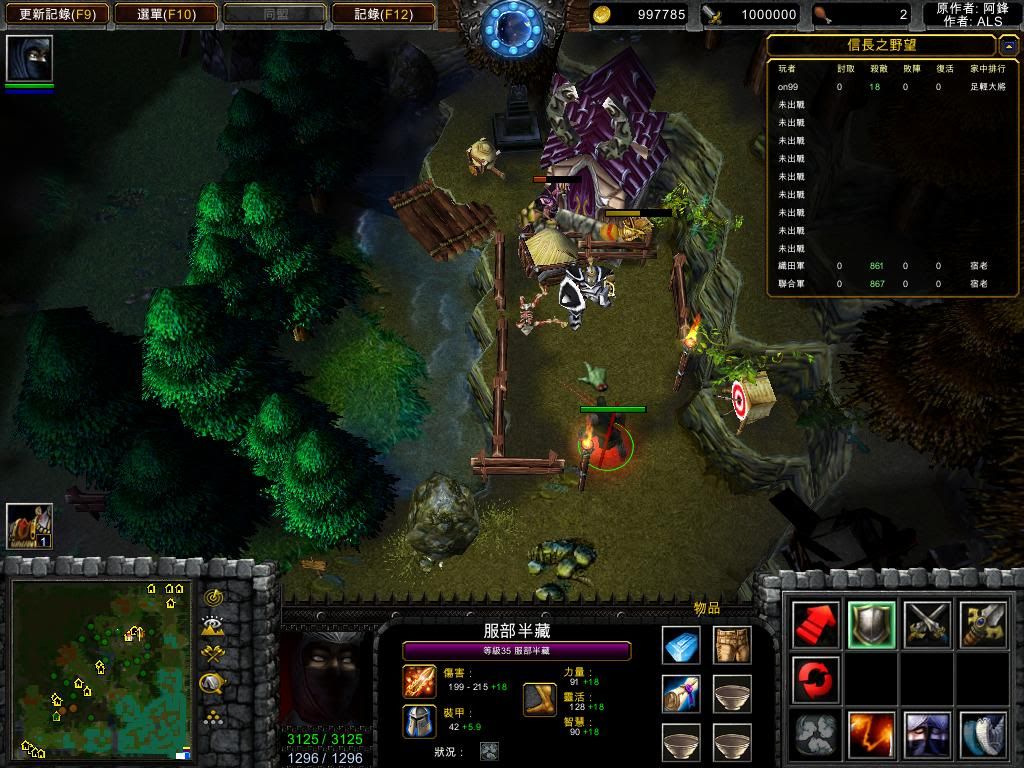Image resolution: width=1024 pixels, height=768 pixels.
Task: Open the 更新記錄 (F9) quest log
Action: coord(56,14)
